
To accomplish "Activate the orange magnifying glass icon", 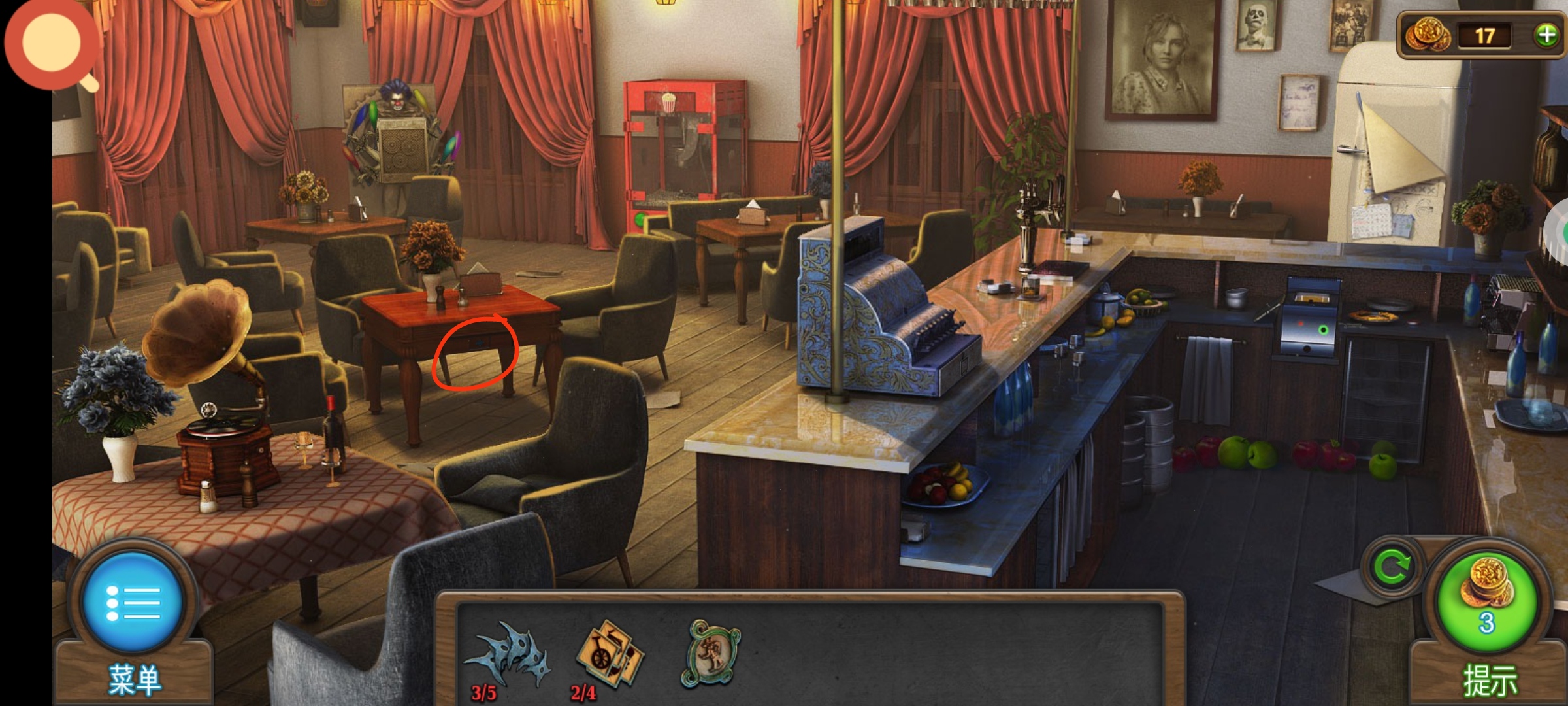I will point(52,44).
